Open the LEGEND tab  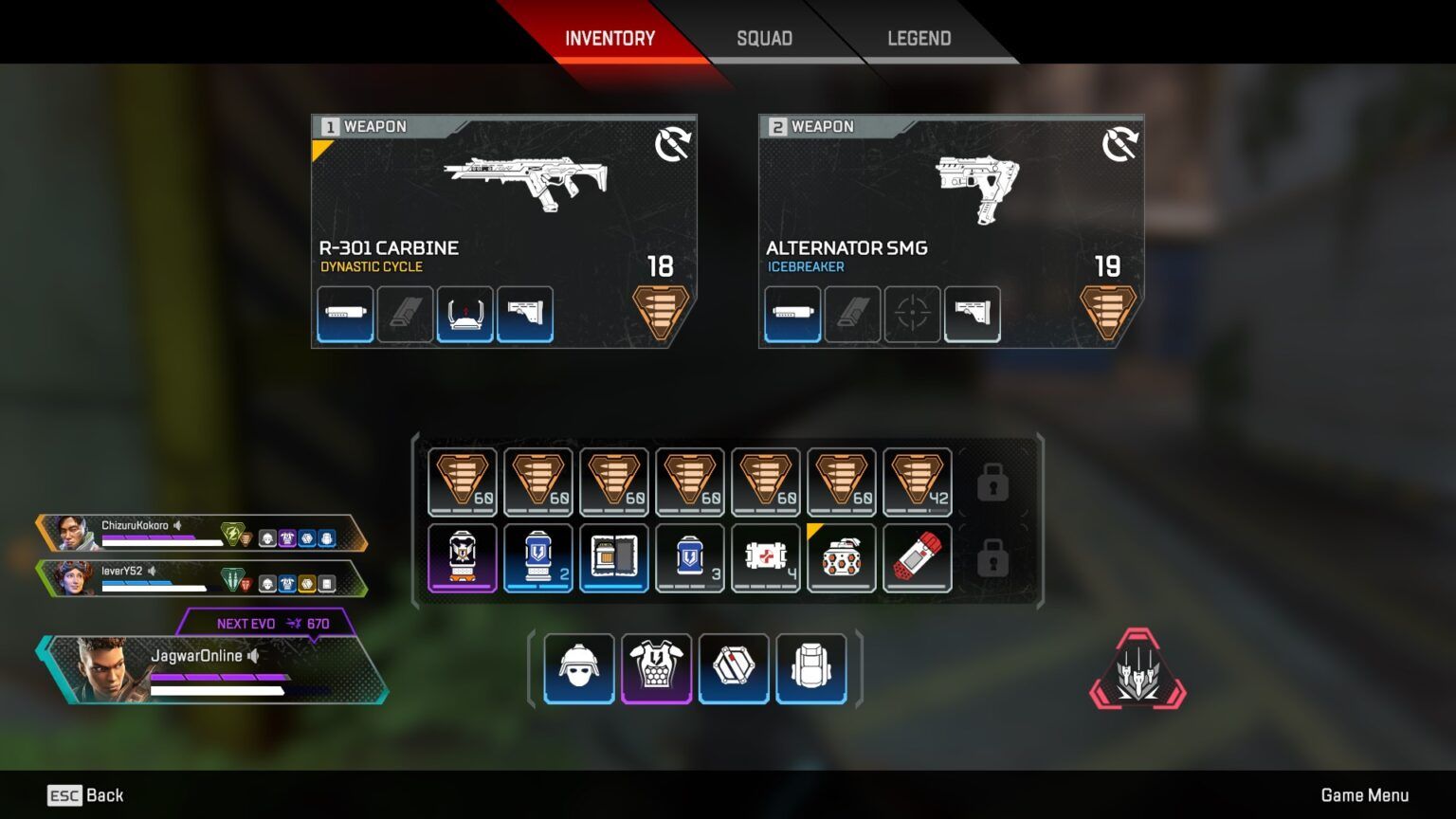(918, 38)
